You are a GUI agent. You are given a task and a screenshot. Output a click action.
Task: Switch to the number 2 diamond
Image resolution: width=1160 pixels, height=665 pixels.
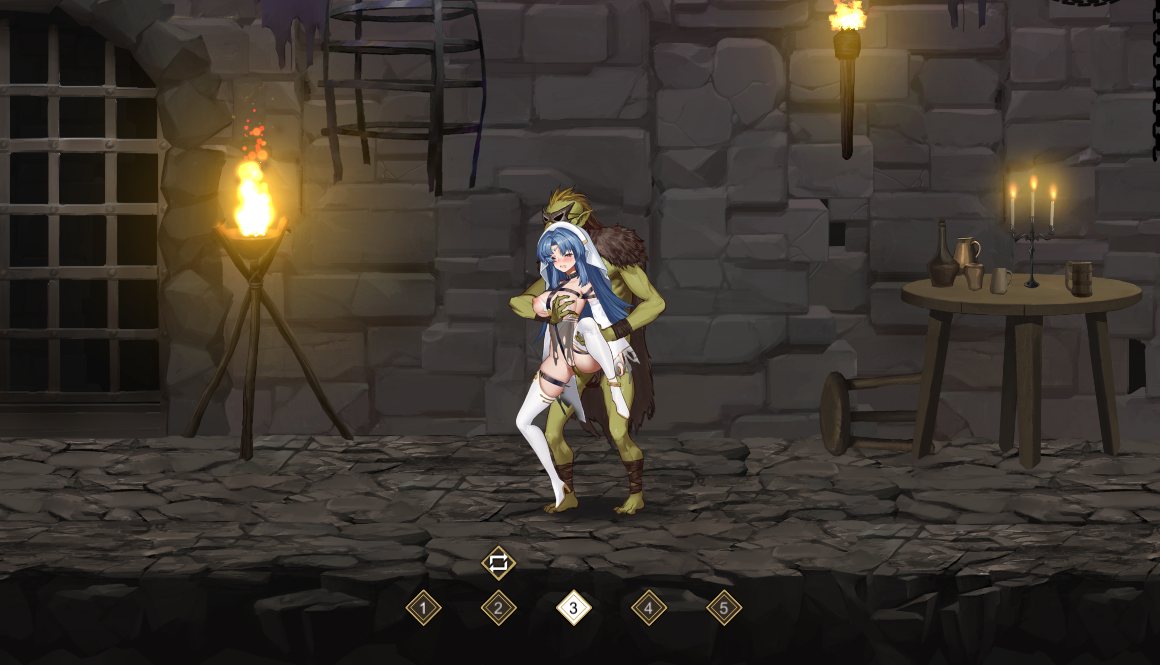498,607
